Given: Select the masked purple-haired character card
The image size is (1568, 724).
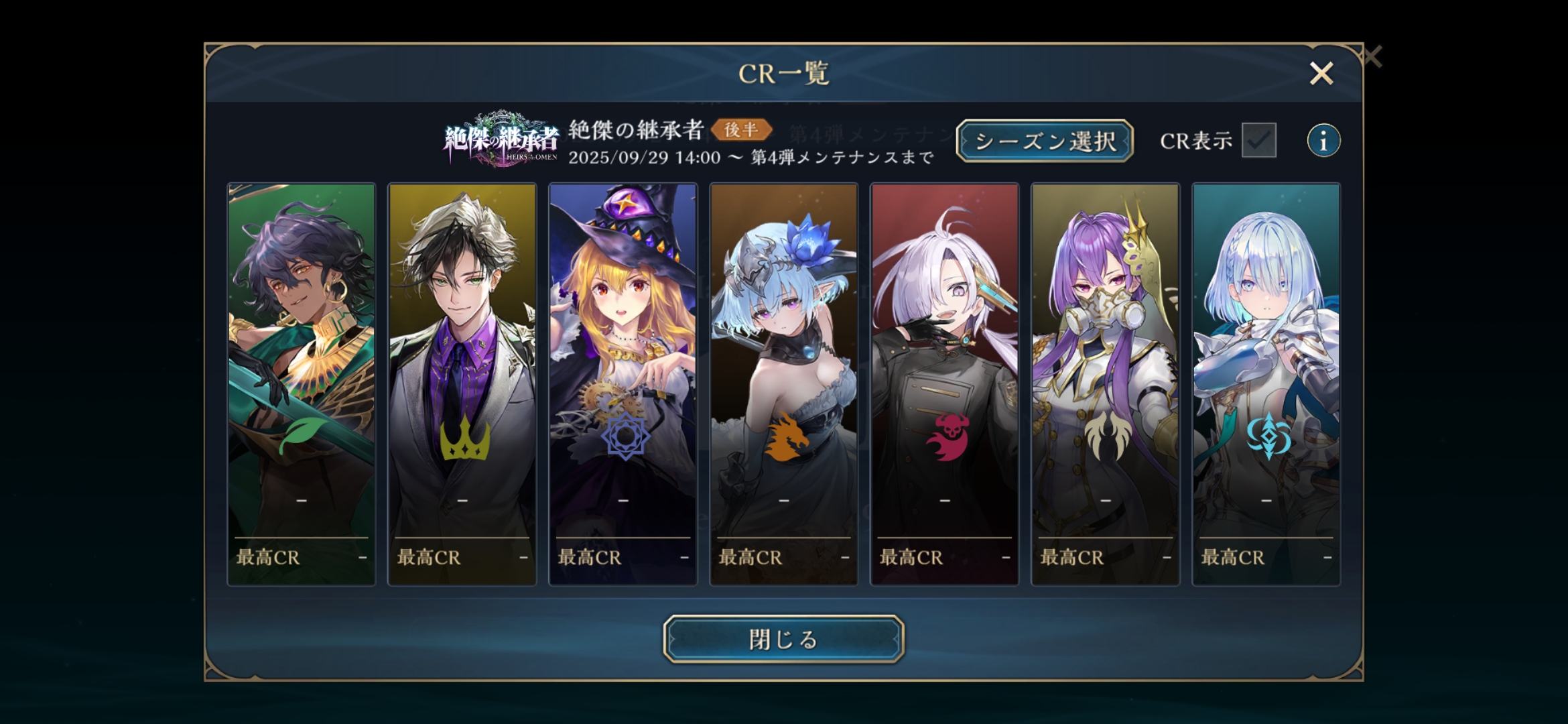Looking at the screenshot, I should tap(1106, 384).
